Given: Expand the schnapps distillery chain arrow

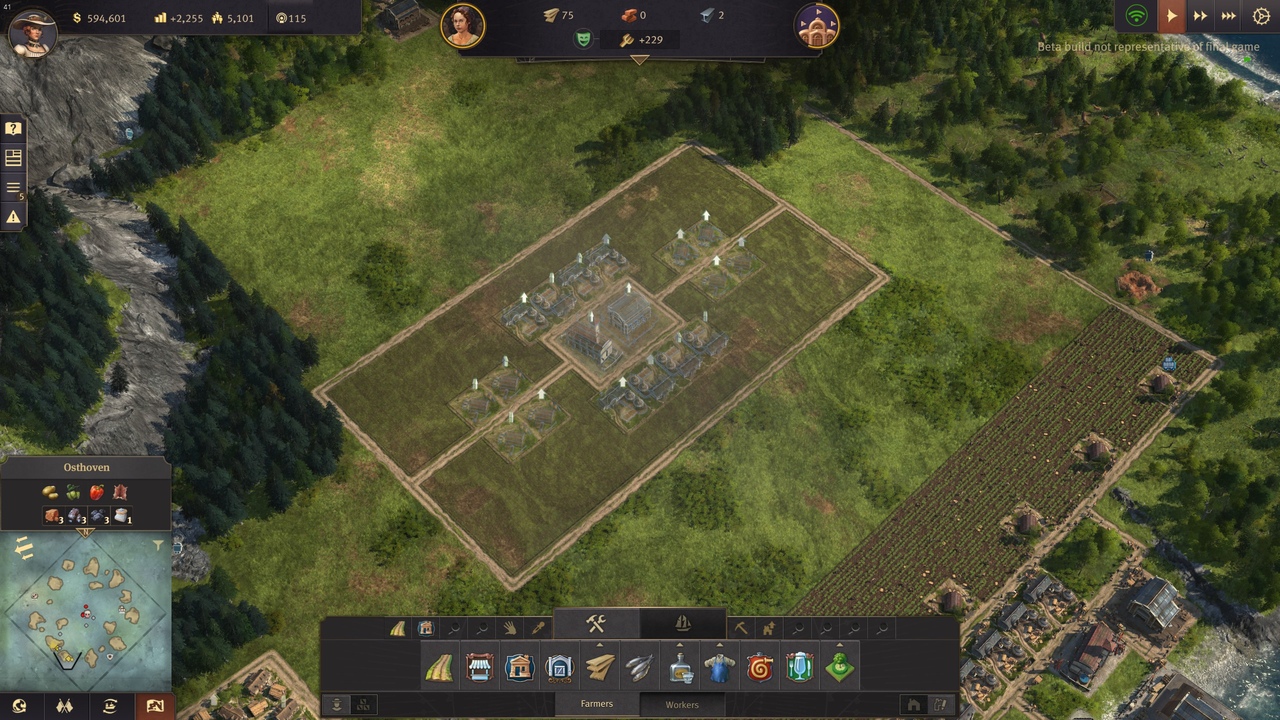Looking at the screenshot, I should coord(681,644).
